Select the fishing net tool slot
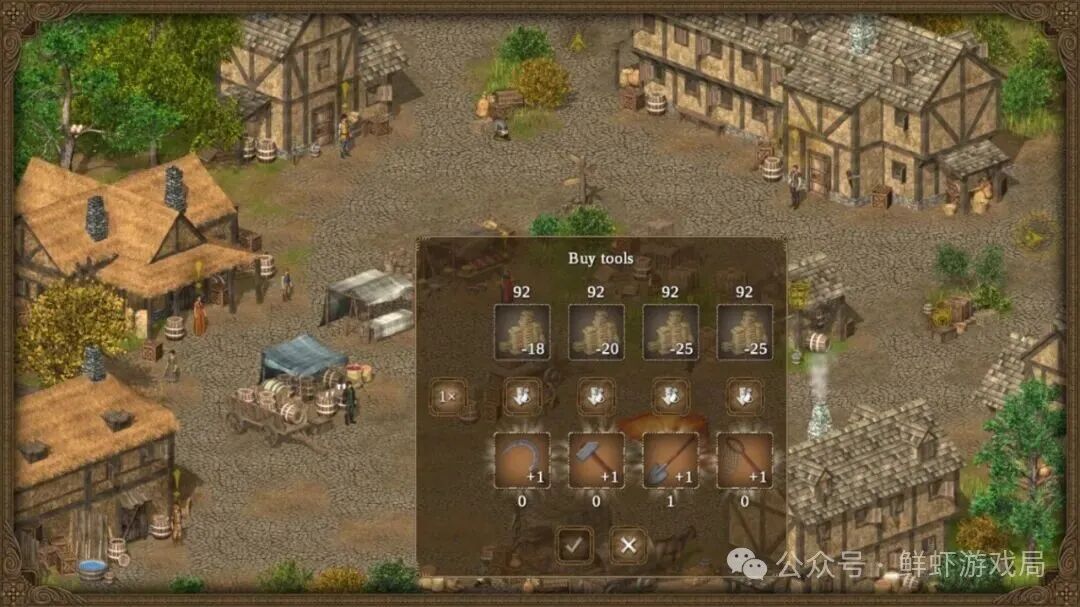 (744, 461)
